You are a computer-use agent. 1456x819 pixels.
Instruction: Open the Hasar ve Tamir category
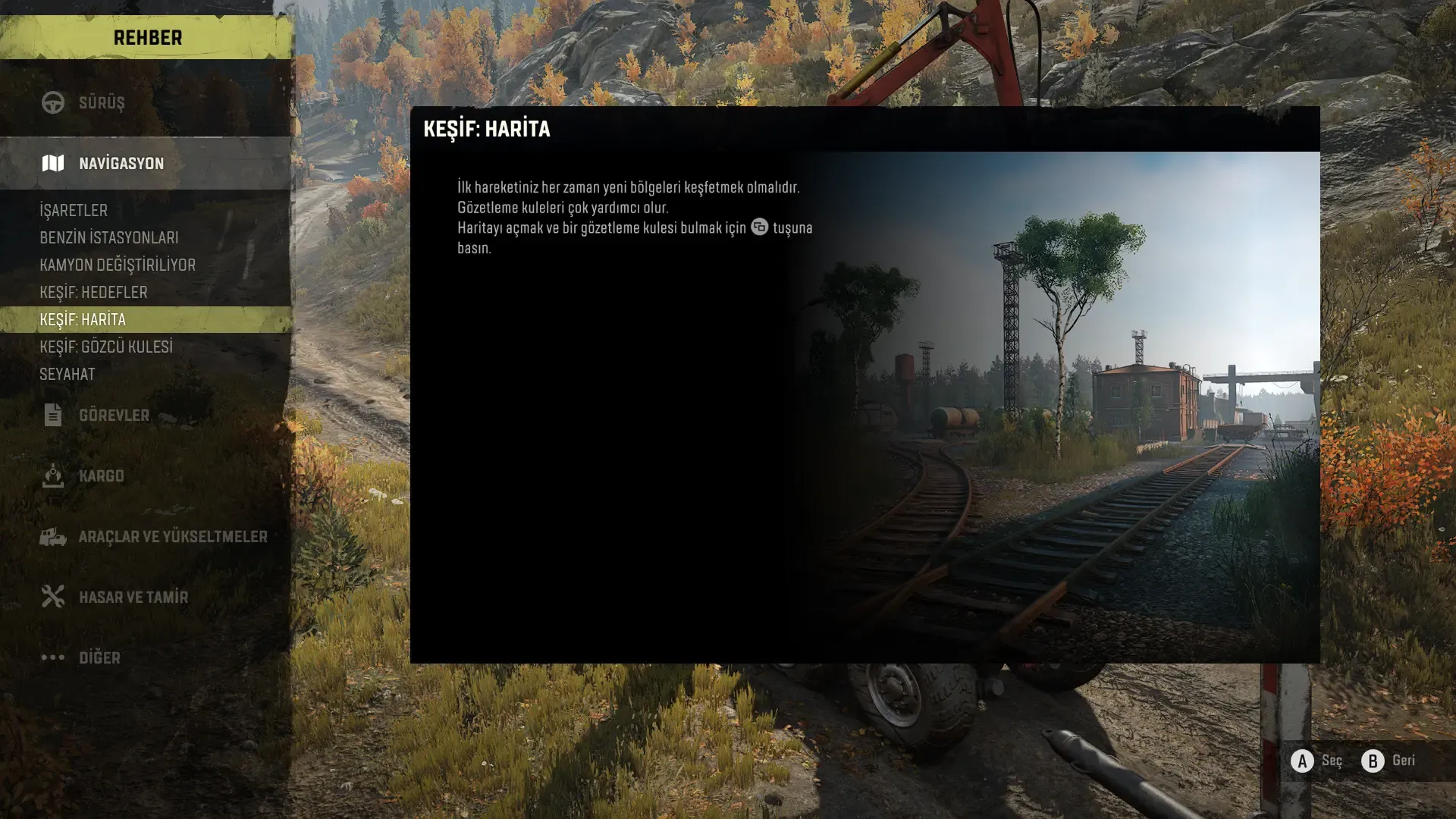click(133, 597)
